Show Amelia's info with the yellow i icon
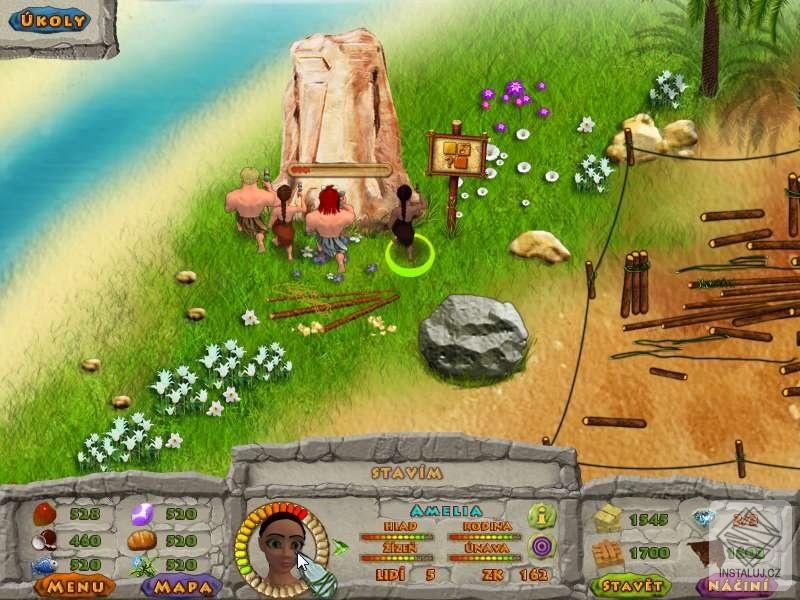Viewport: 800px width, 600px height. point(541,516)
